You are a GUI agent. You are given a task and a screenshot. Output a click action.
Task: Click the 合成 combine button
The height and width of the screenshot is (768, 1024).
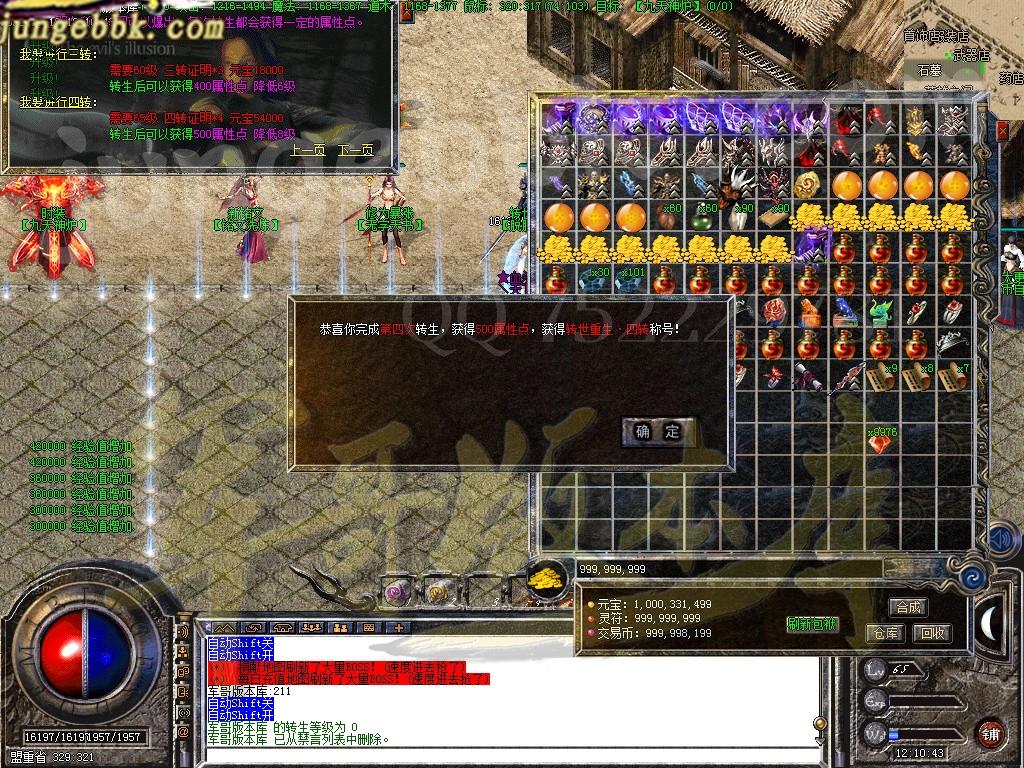(909, 607)
